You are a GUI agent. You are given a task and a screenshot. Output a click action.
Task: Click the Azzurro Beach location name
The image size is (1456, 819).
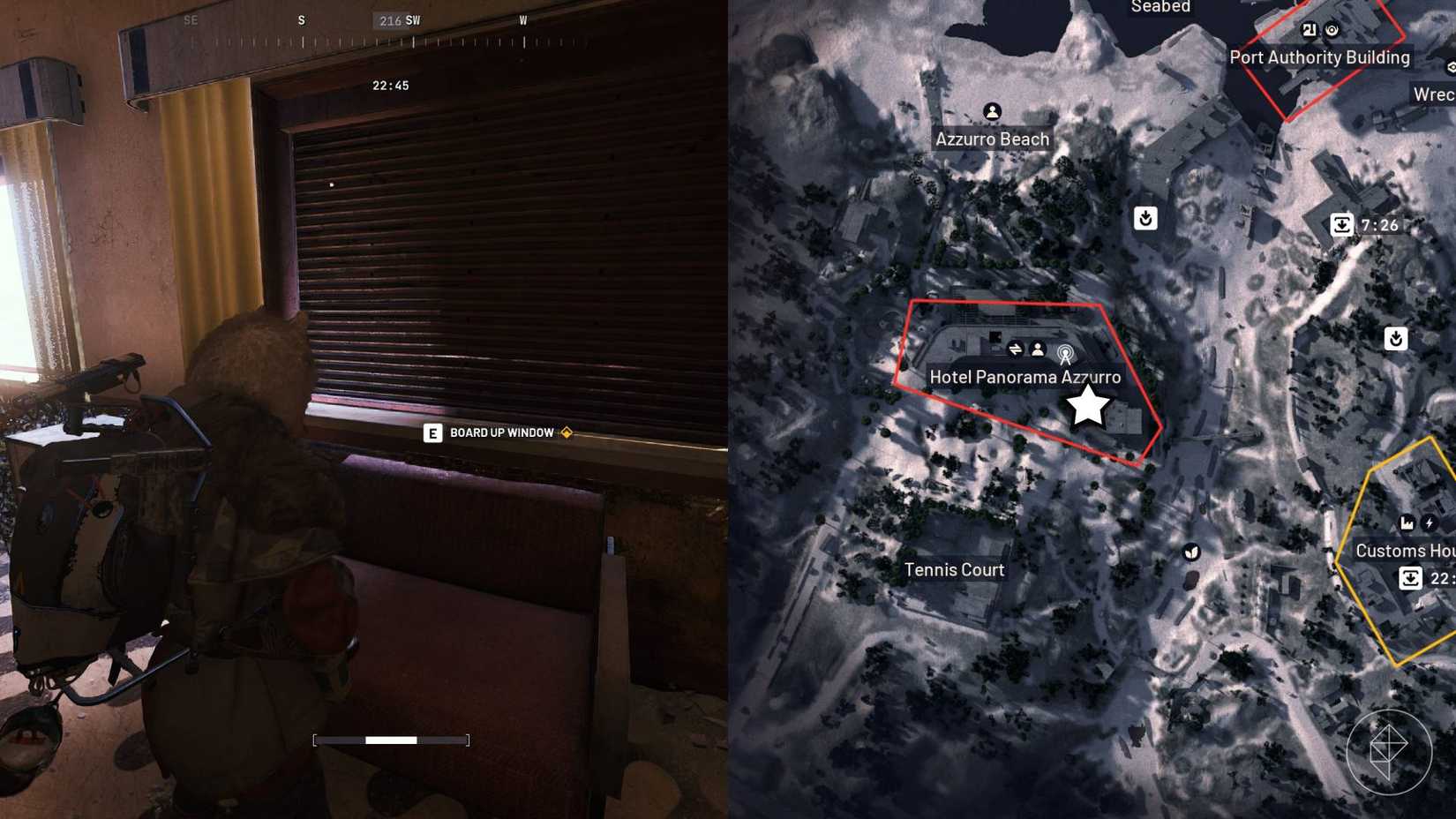[992, 139]
